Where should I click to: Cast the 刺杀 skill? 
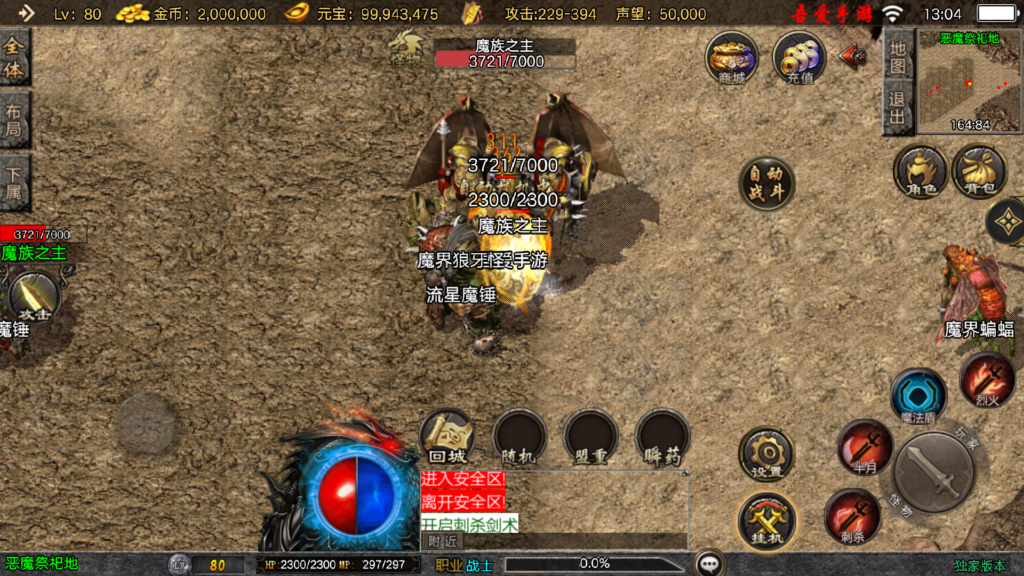[x=852, y=516]
